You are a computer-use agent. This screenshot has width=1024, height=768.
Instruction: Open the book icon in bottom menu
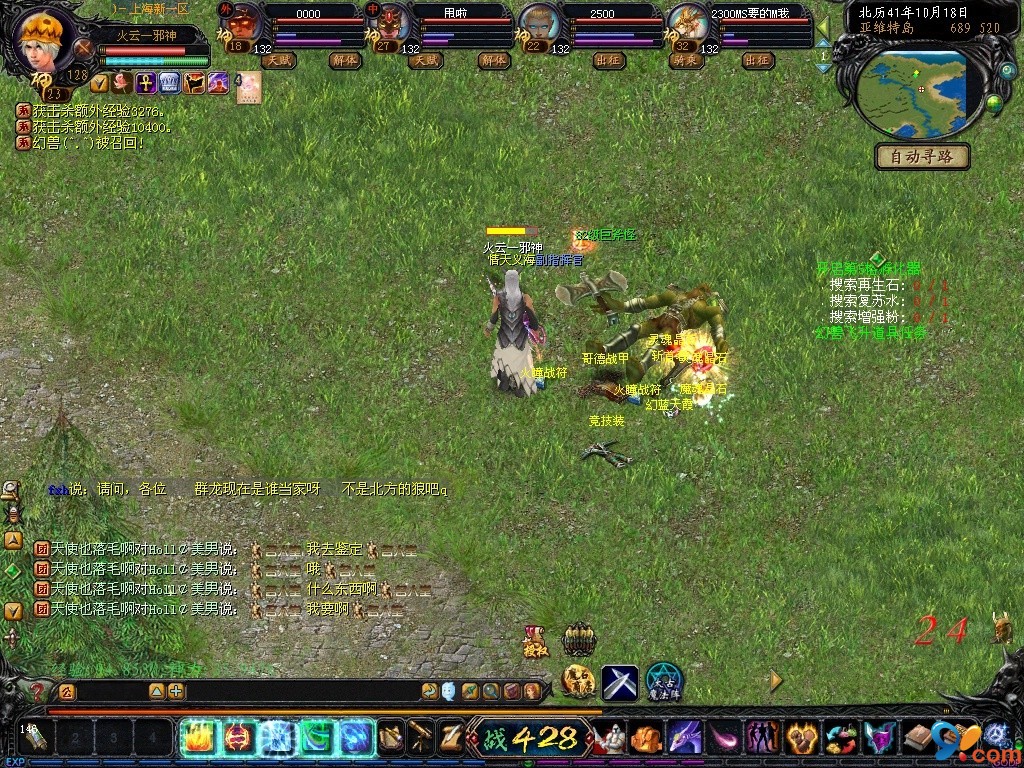(917, 738)
